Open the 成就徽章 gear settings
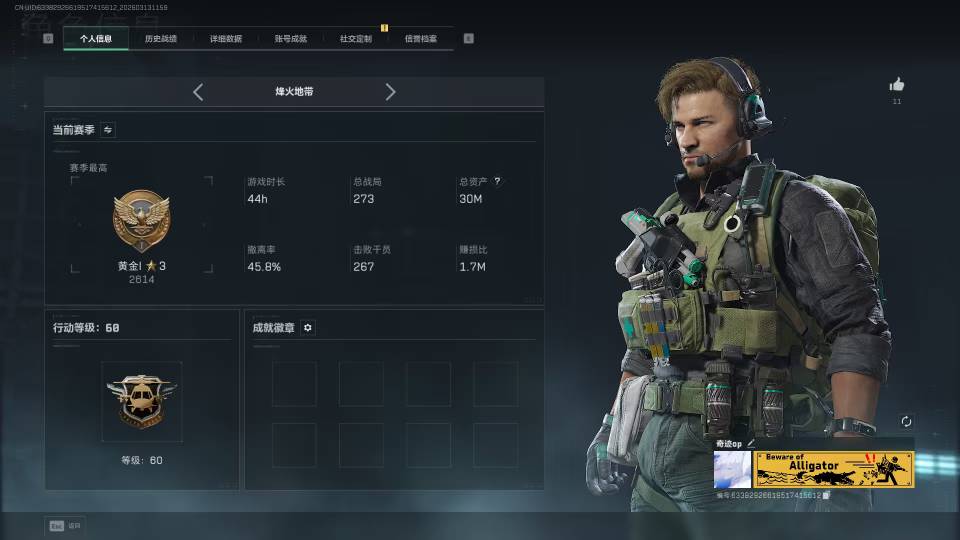This screenshot has width=960, height=540. (x=308, y=328)
